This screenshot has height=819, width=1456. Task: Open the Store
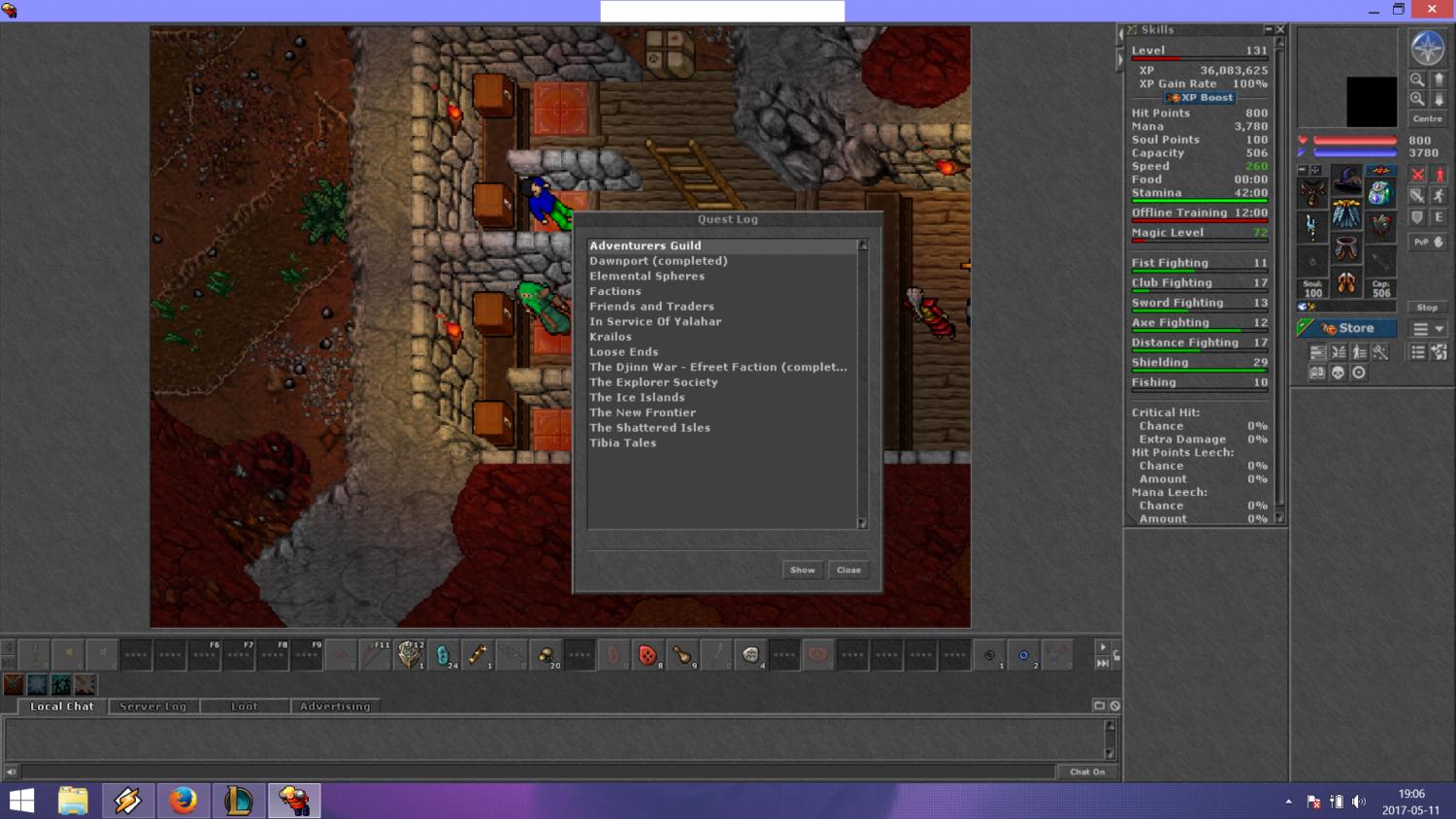(1347, 328)
